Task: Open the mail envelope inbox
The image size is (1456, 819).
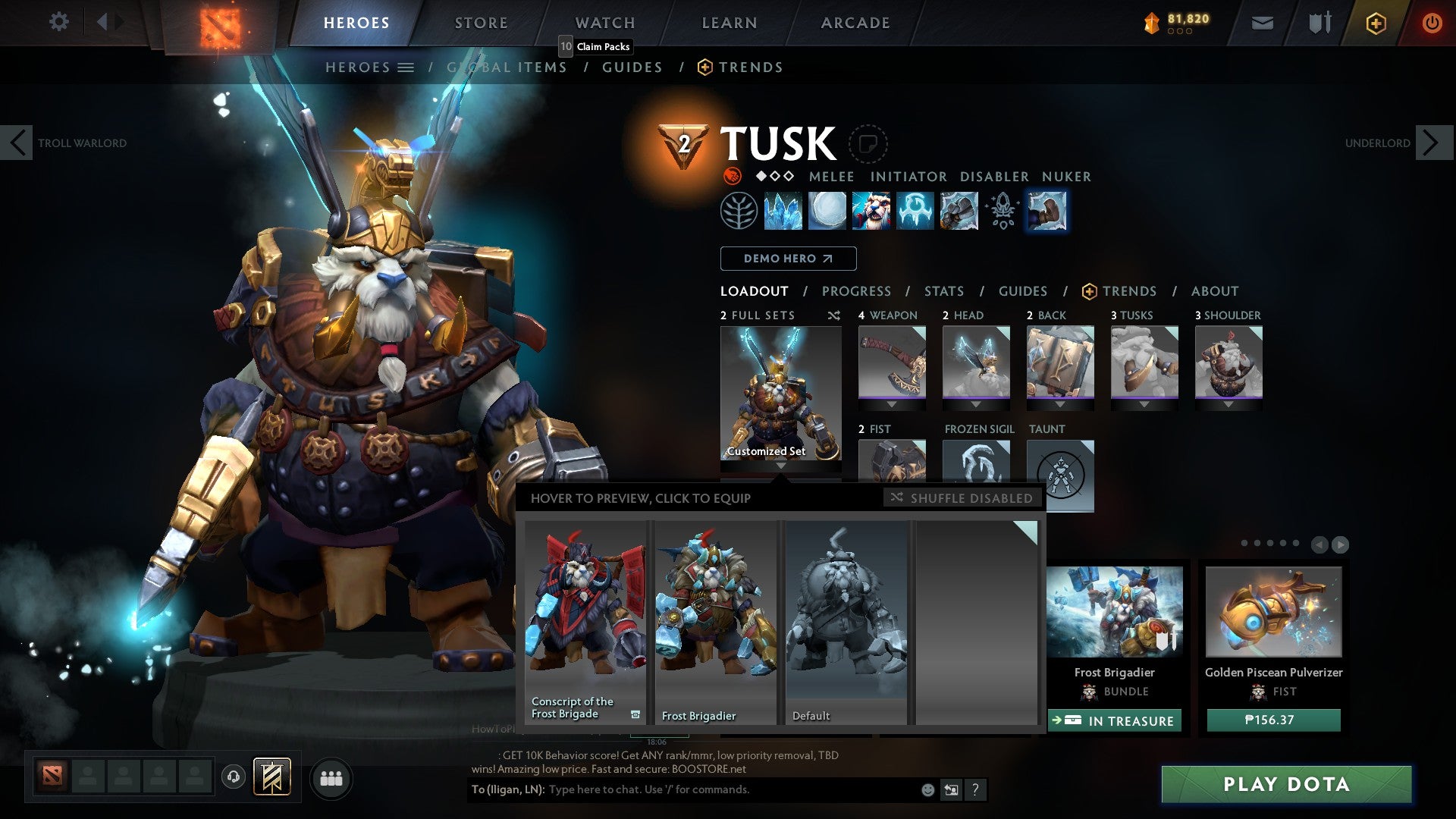Action: click(1262, 23)
